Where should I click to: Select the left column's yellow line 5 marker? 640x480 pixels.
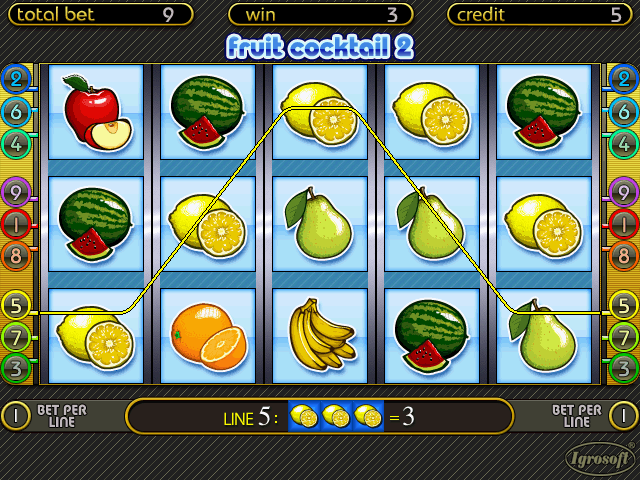(17, 304)
